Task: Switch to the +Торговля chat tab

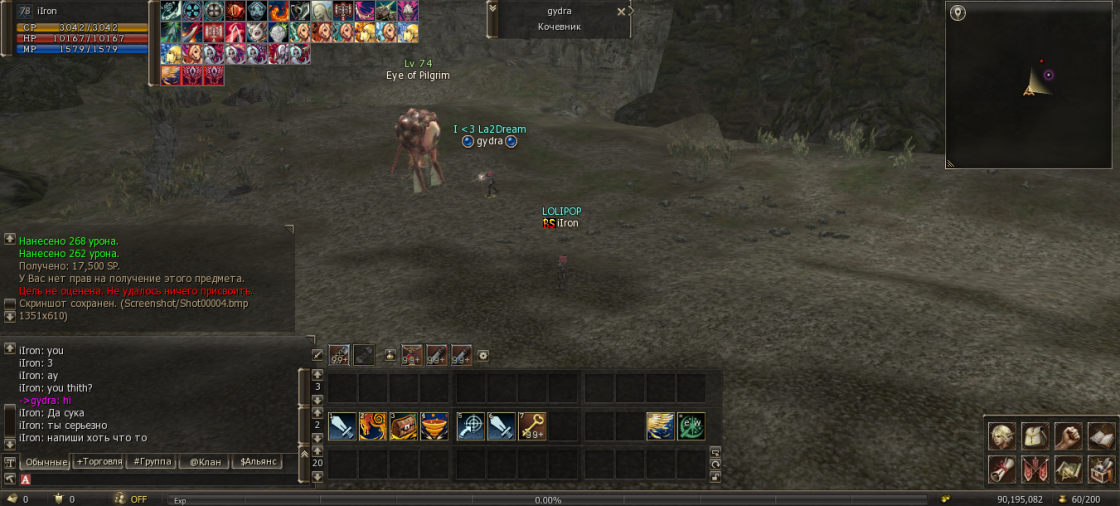Action: click(x=99, y=462)
